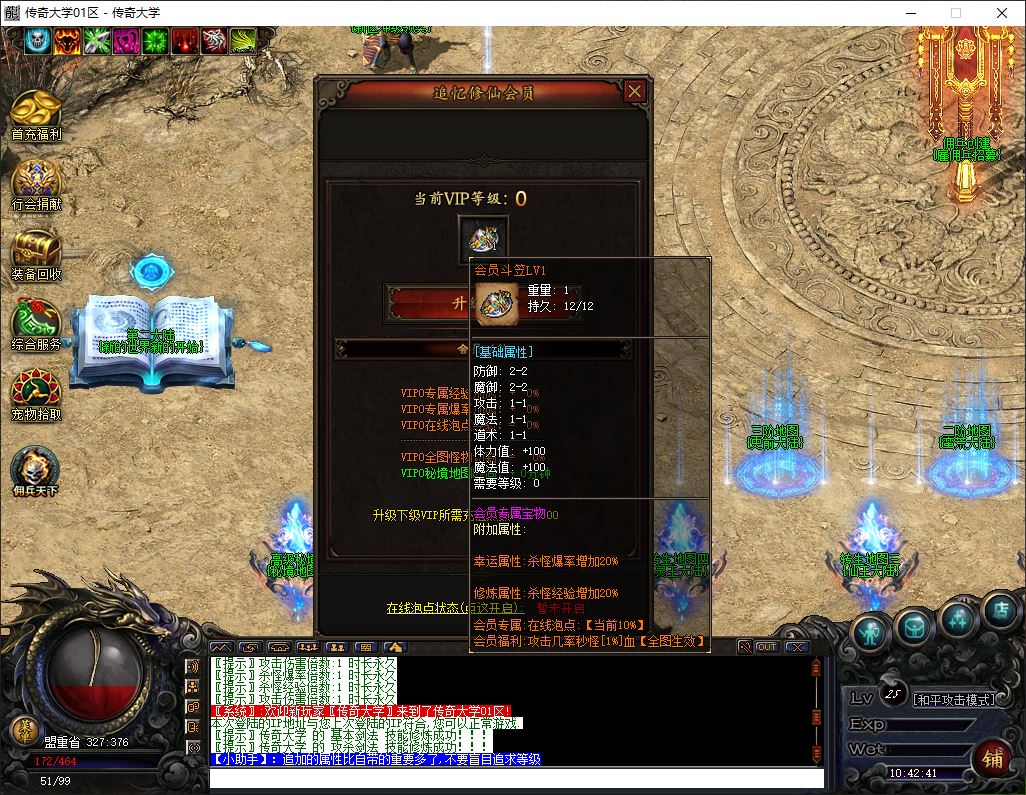
Task: Select the green starburst buff icon
Action: coord(156,40)
